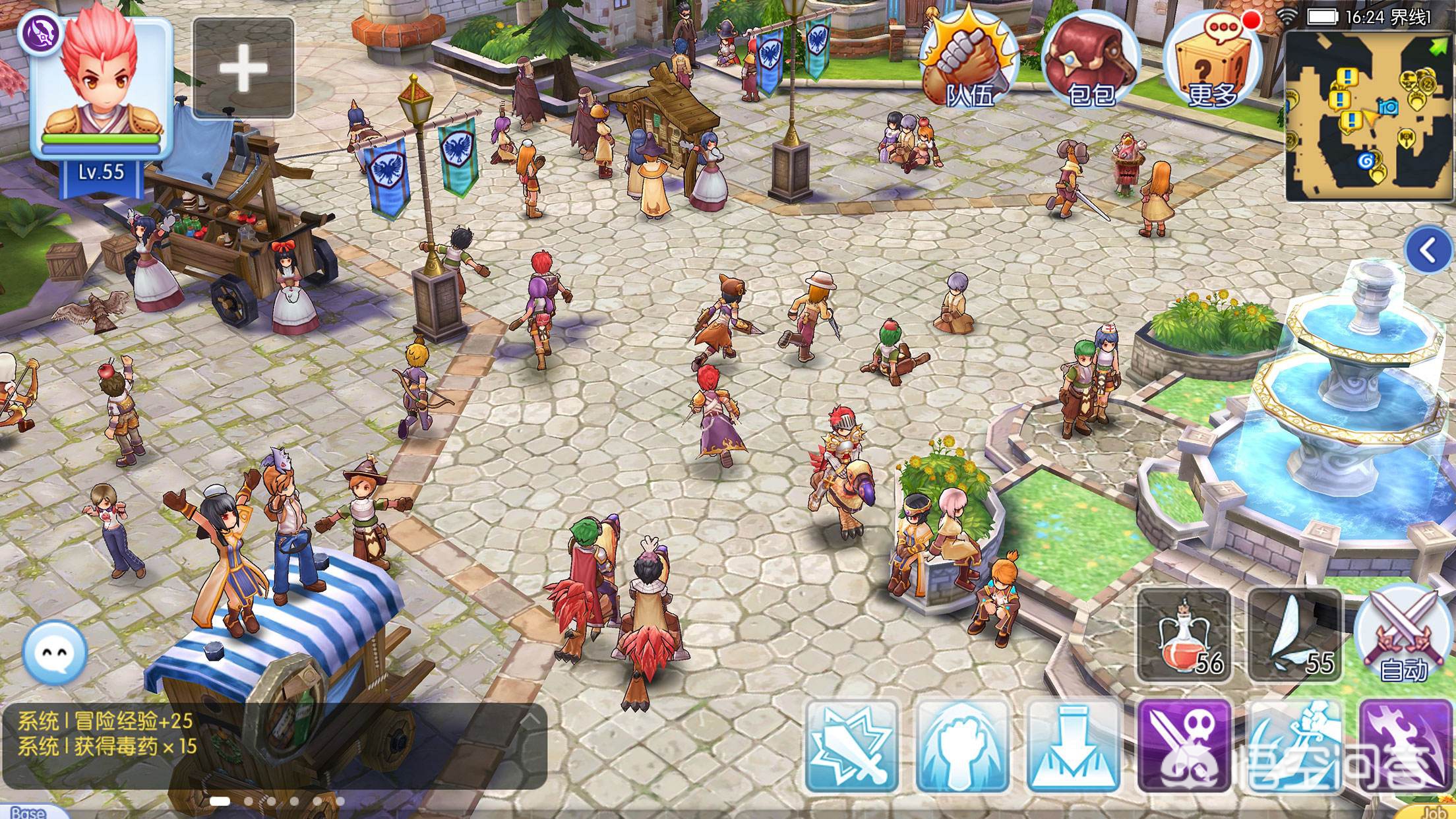Tap the plus button to add teammate

[x=243, y=68]
